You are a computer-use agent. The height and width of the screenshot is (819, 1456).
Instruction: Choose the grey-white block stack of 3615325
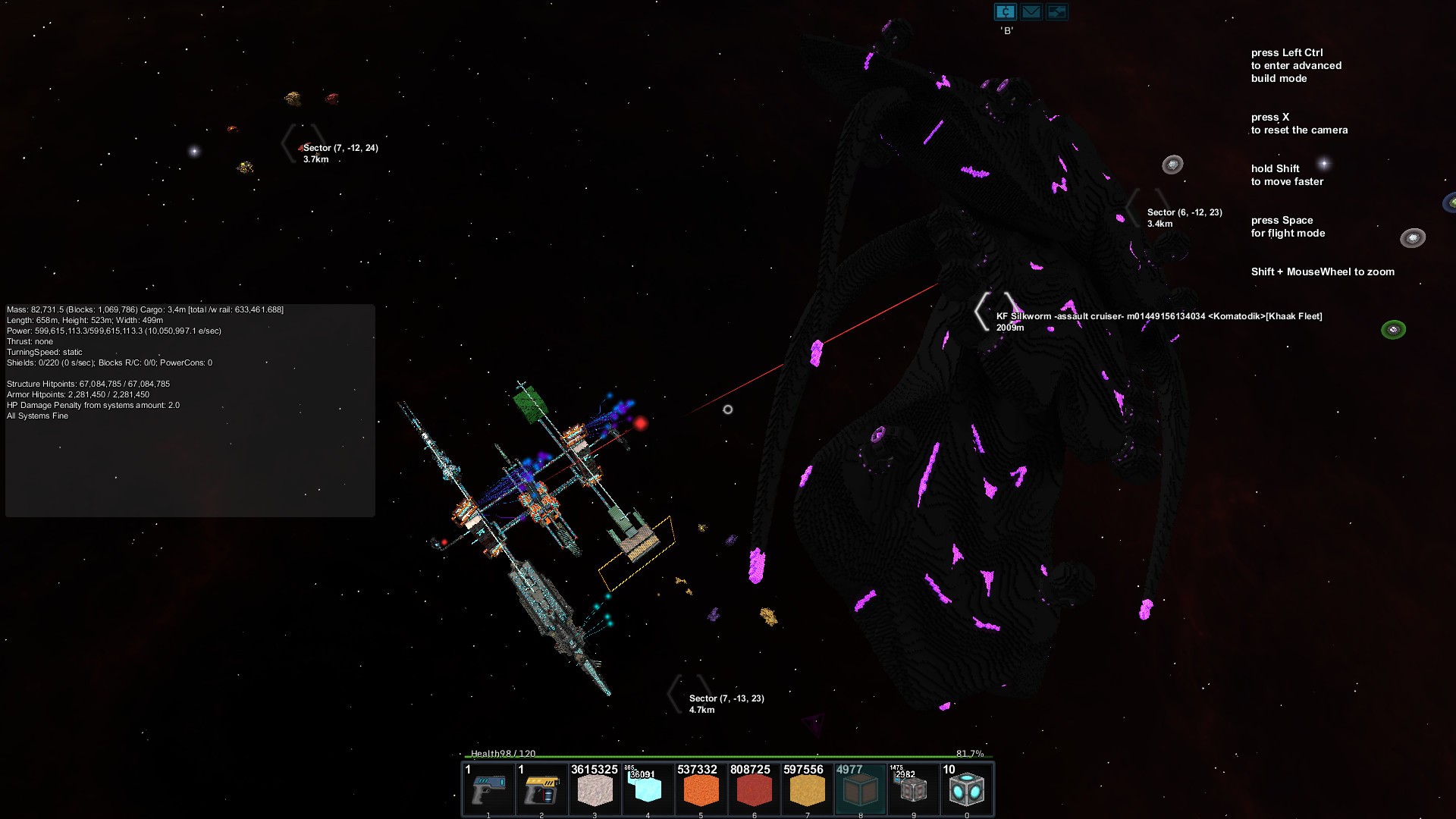595,789
